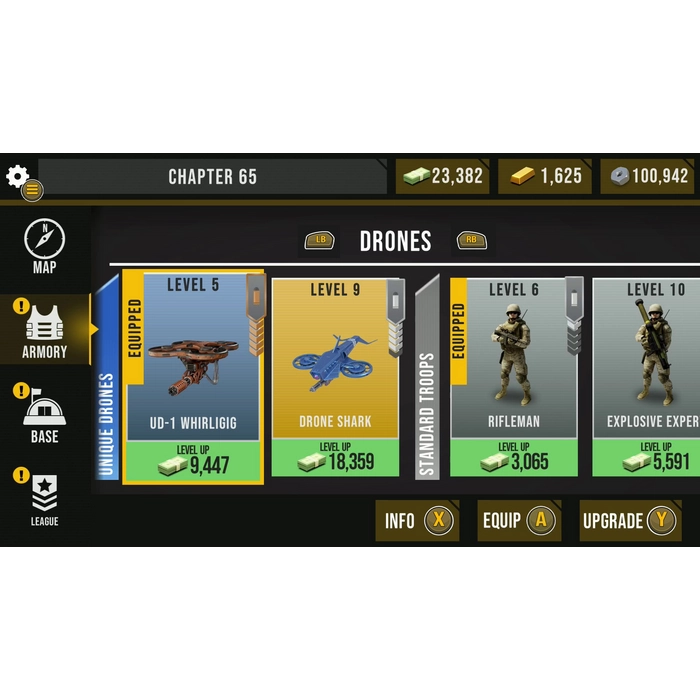Level up Drone Shark for 18,359
700x700 pixels.
coord(335,458)
